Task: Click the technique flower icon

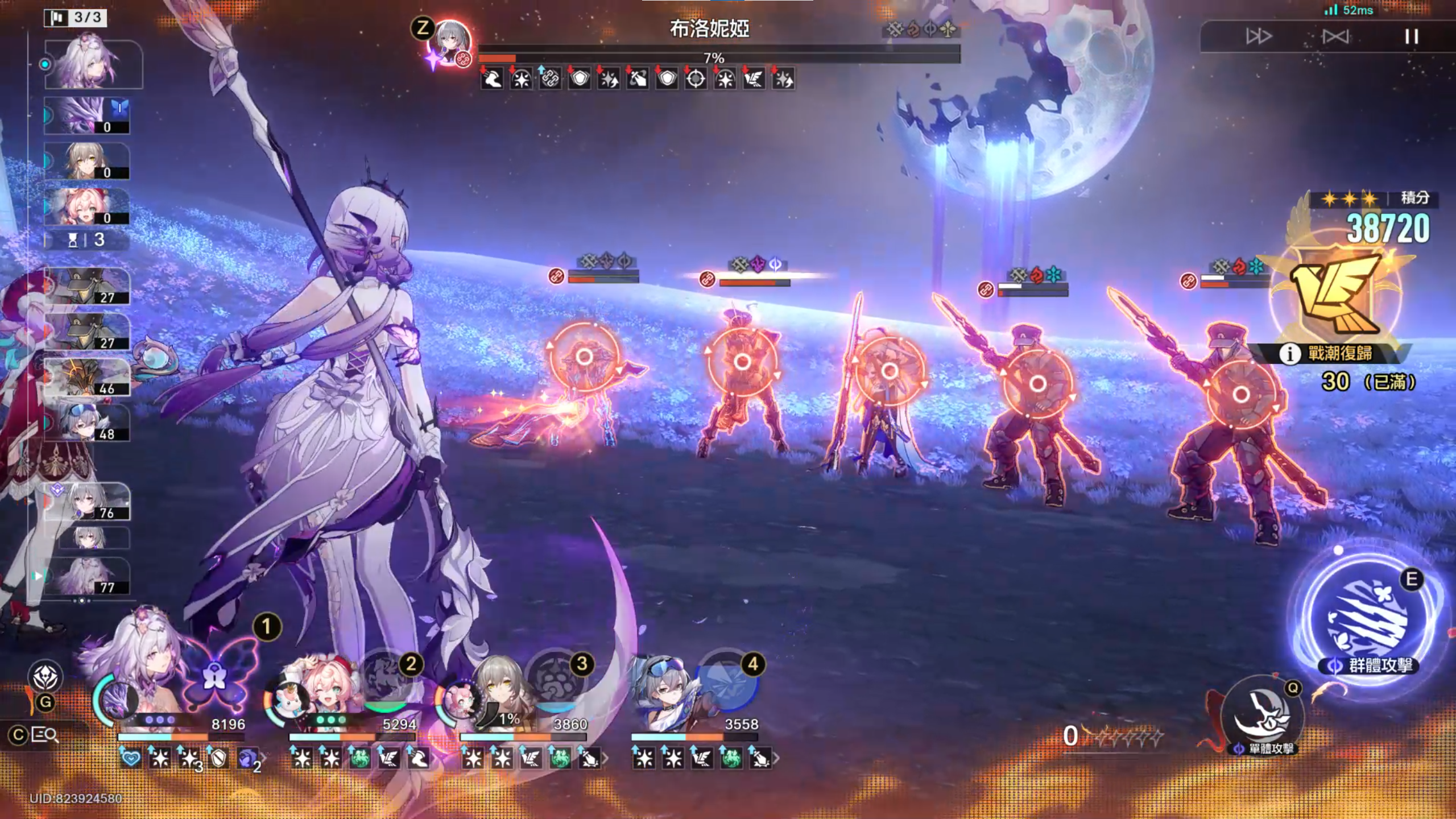Action: pos(45,676)
